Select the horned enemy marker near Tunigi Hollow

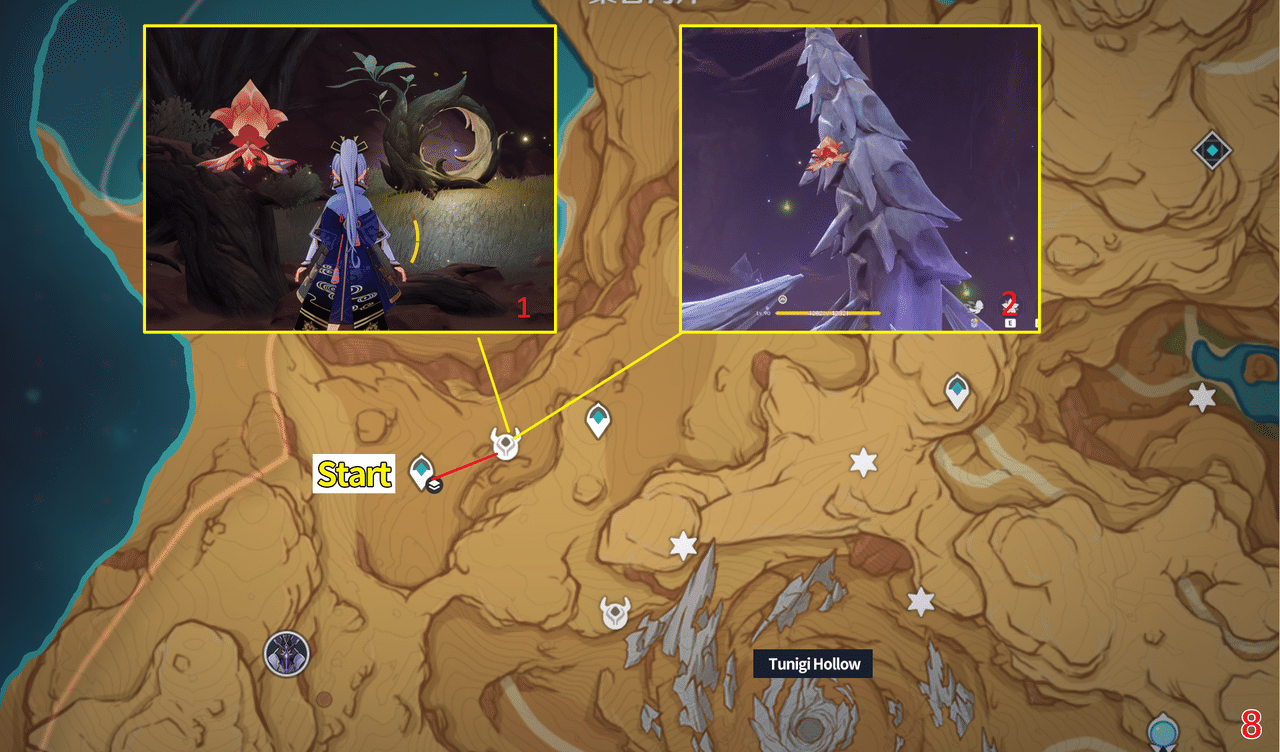(x=611, y=612)
